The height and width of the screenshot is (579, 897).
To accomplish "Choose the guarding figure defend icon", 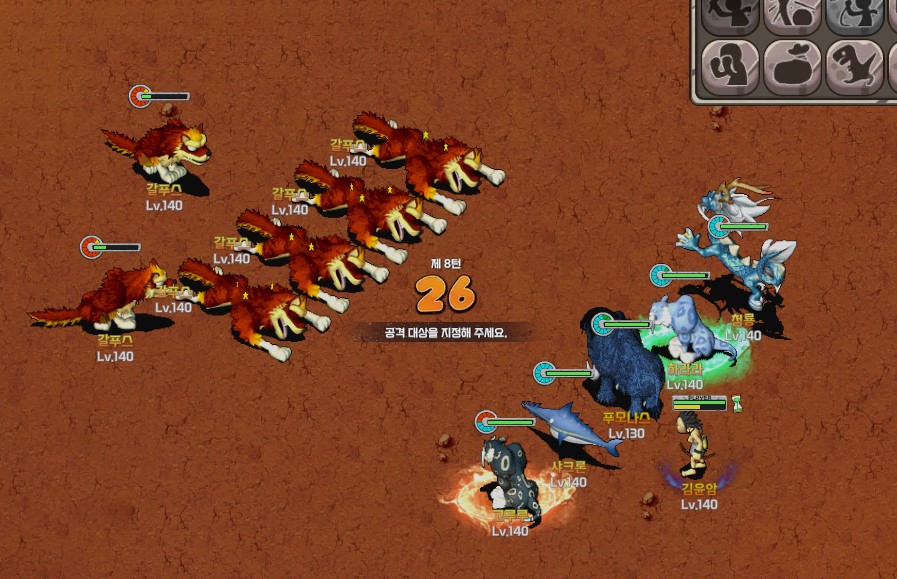I will pos(732,67).
